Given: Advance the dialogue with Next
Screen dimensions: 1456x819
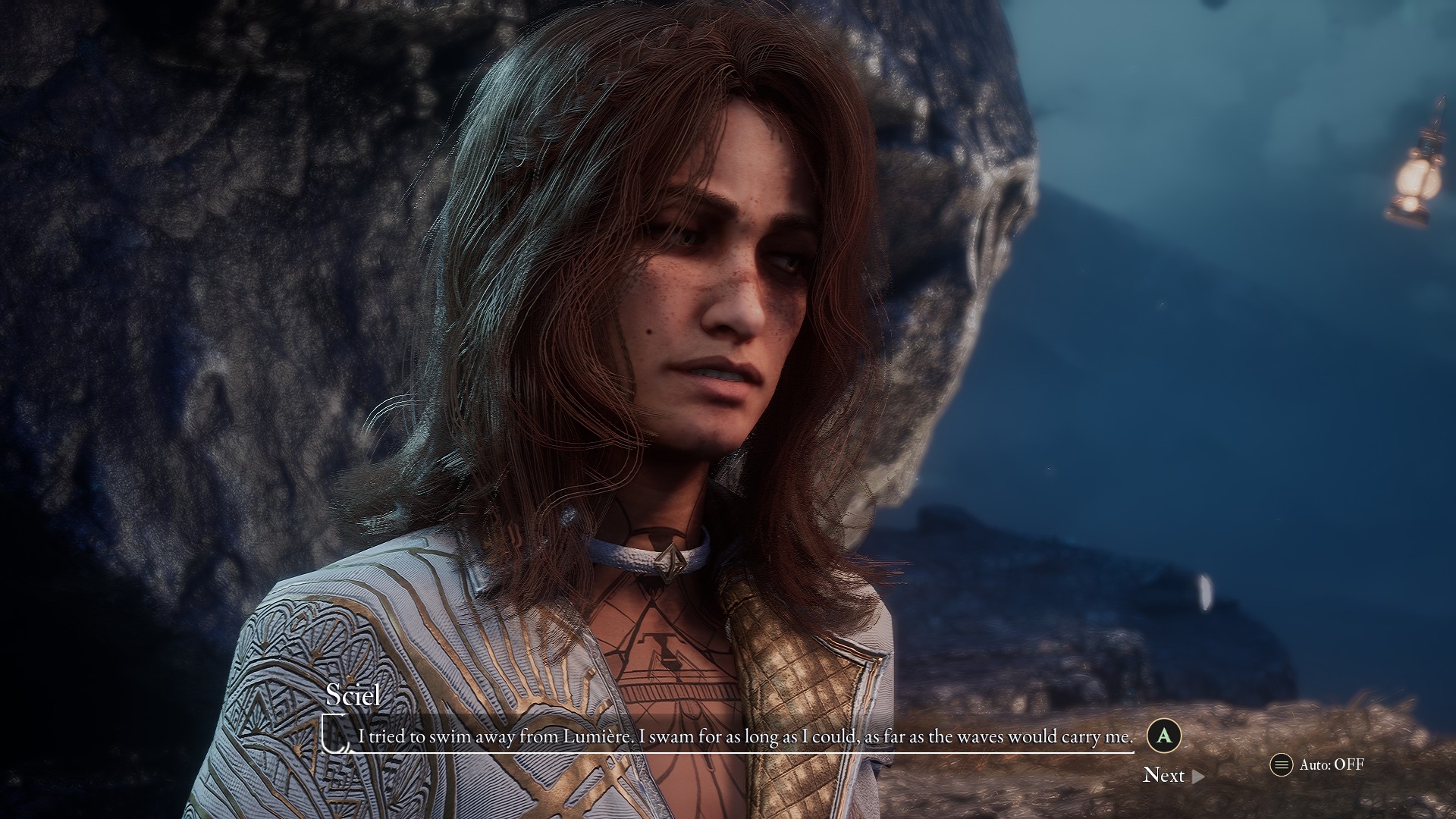Looking at the screenshot, I should point(1172,775).
